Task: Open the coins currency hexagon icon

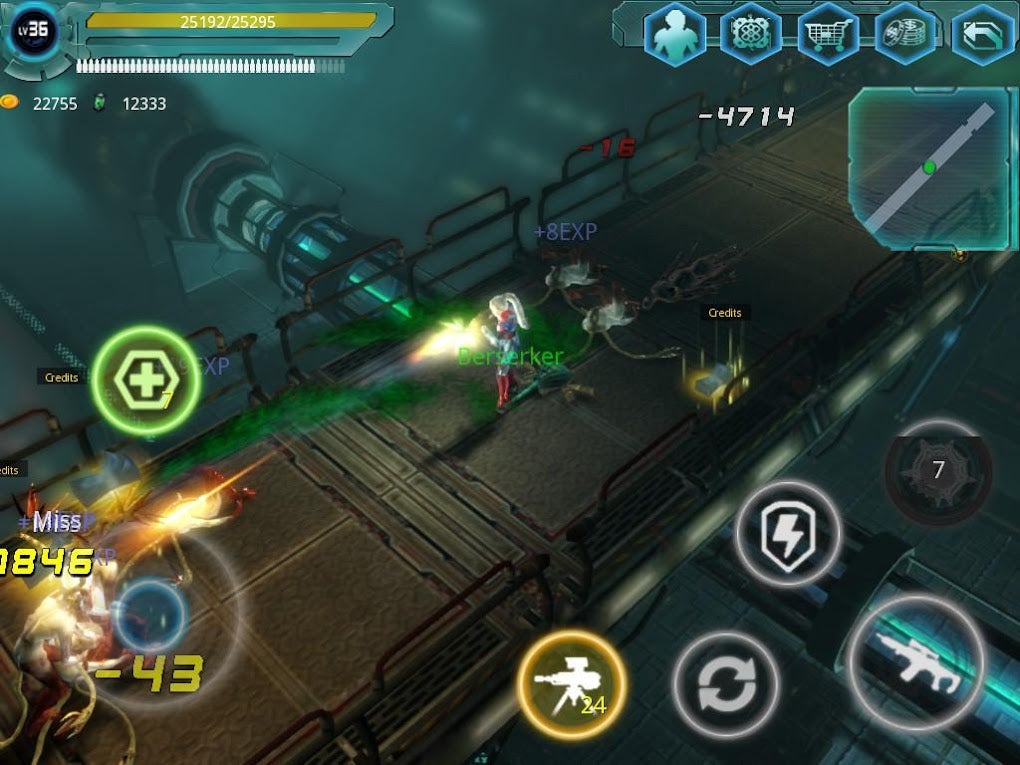Action: click(905, 35)
